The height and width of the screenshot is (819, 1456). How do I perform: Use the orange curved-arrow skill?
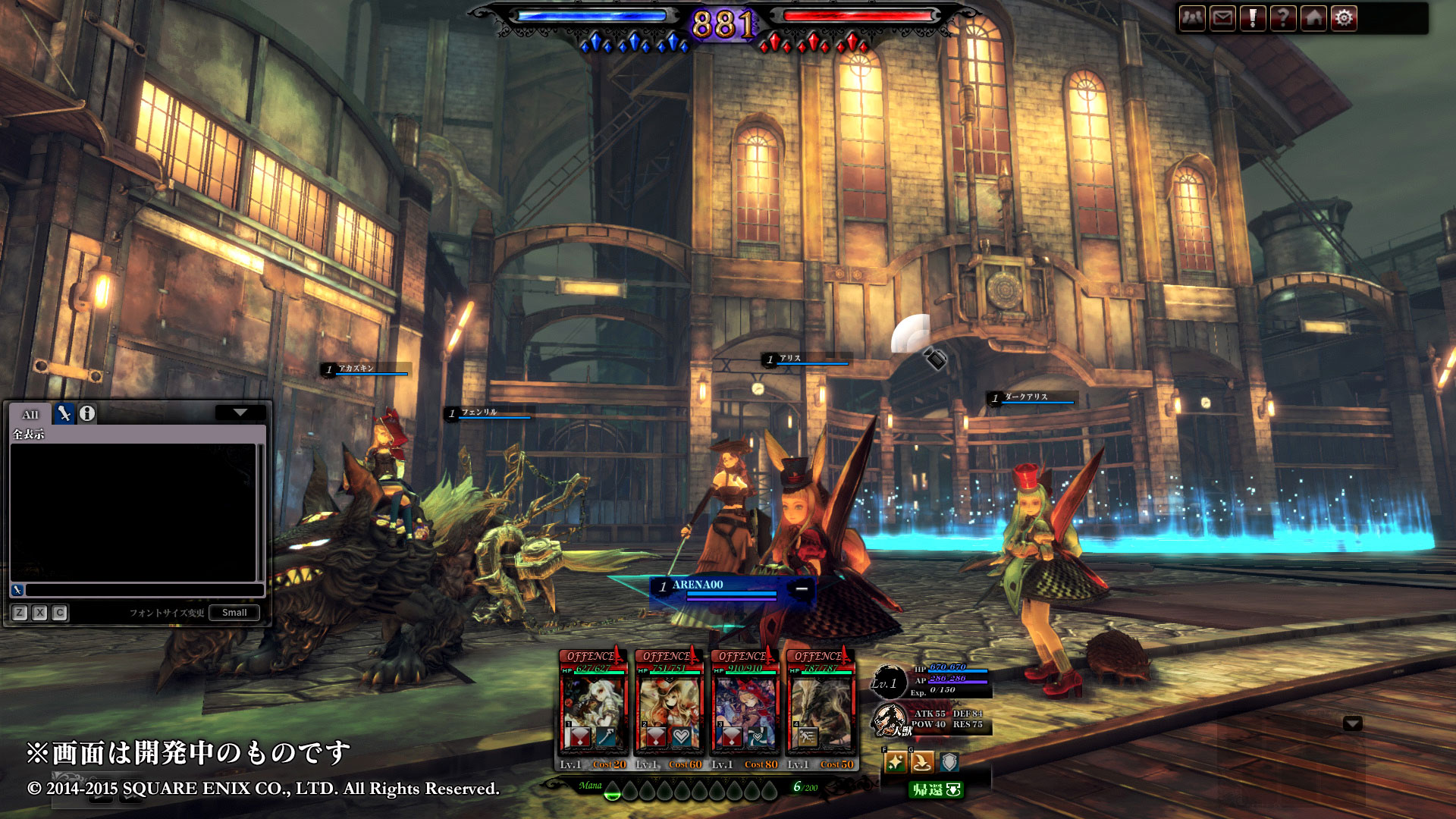click(922, 762)
